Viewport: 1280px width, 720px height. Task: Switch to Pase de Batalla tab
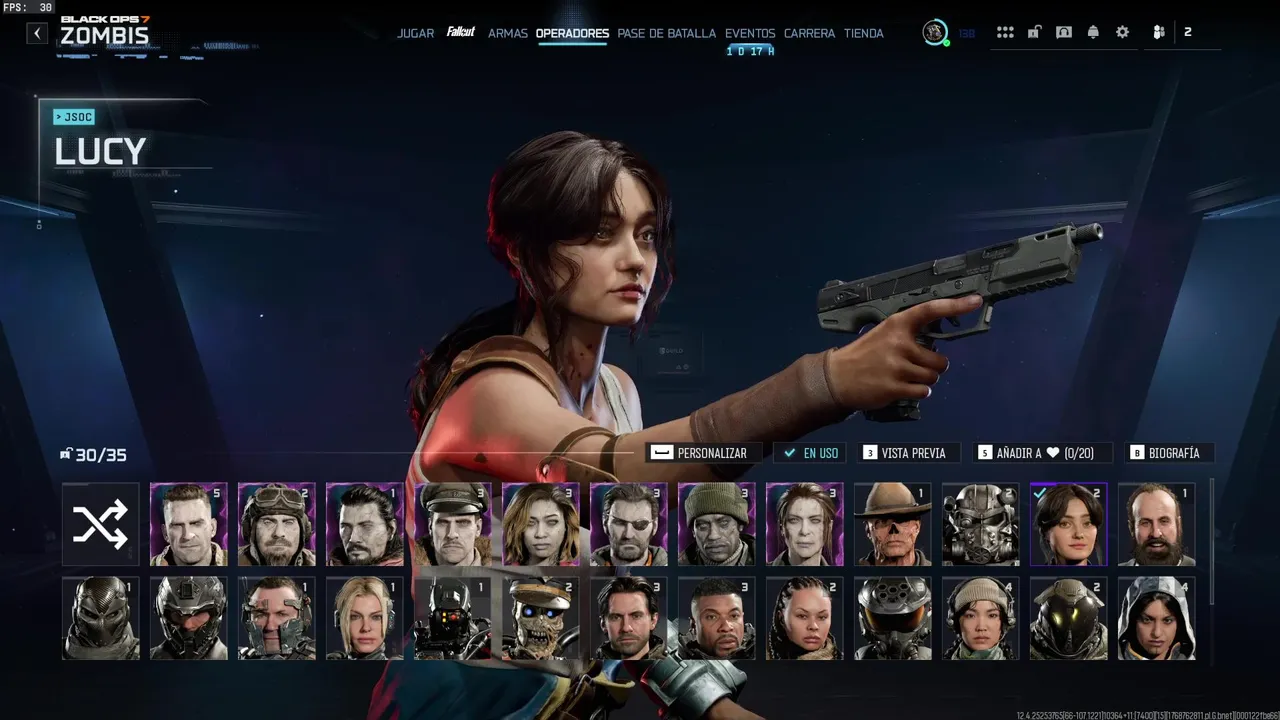(x=666, y=33)
